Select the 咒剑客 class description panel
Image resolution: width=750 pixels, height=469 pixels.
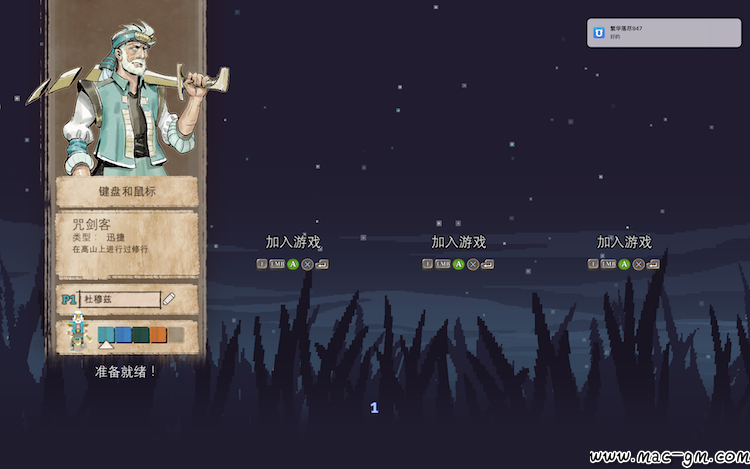point(127,245)
